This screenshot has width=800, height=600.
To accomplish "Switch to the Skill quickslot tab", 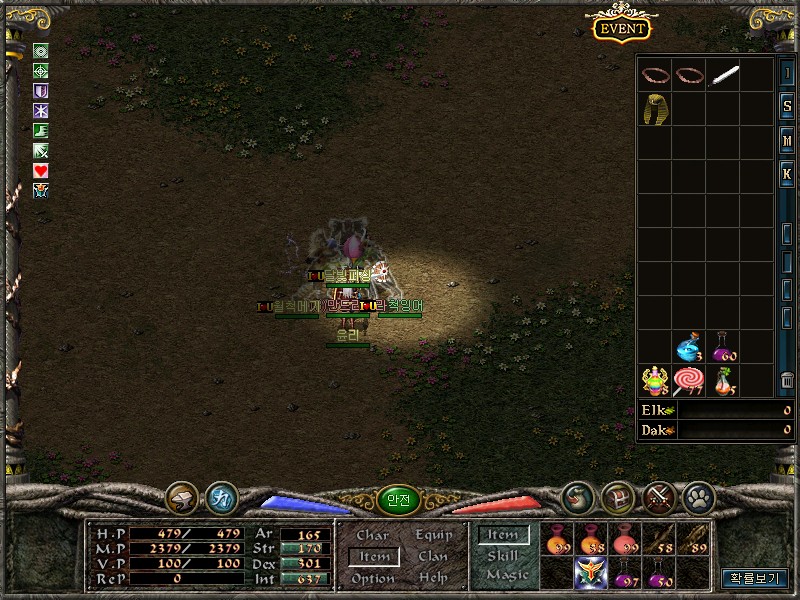I will coord(503,556).
